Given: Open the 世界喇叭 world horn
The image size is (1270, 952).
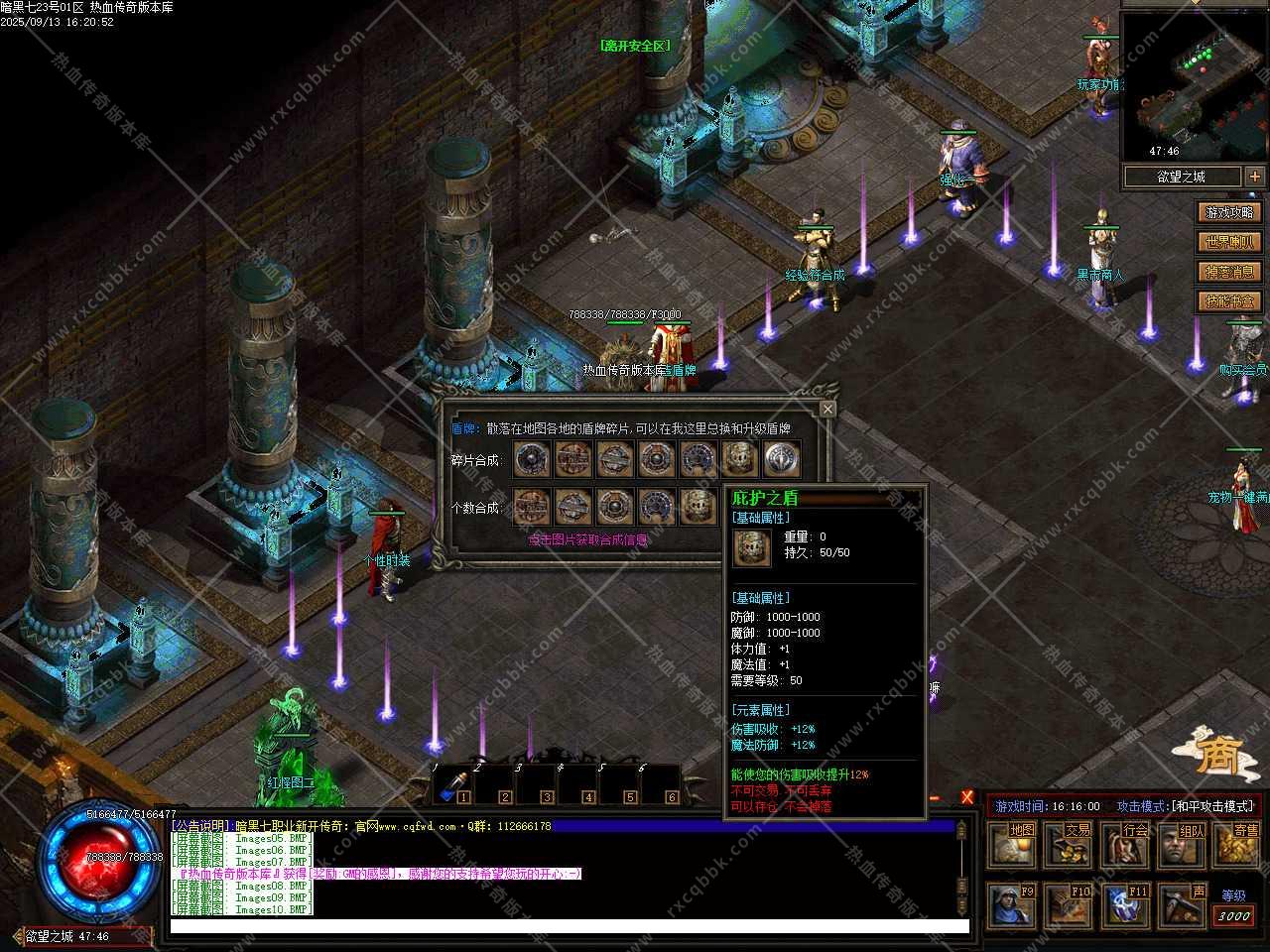Looking at the screenshot, I should 1229,242.
